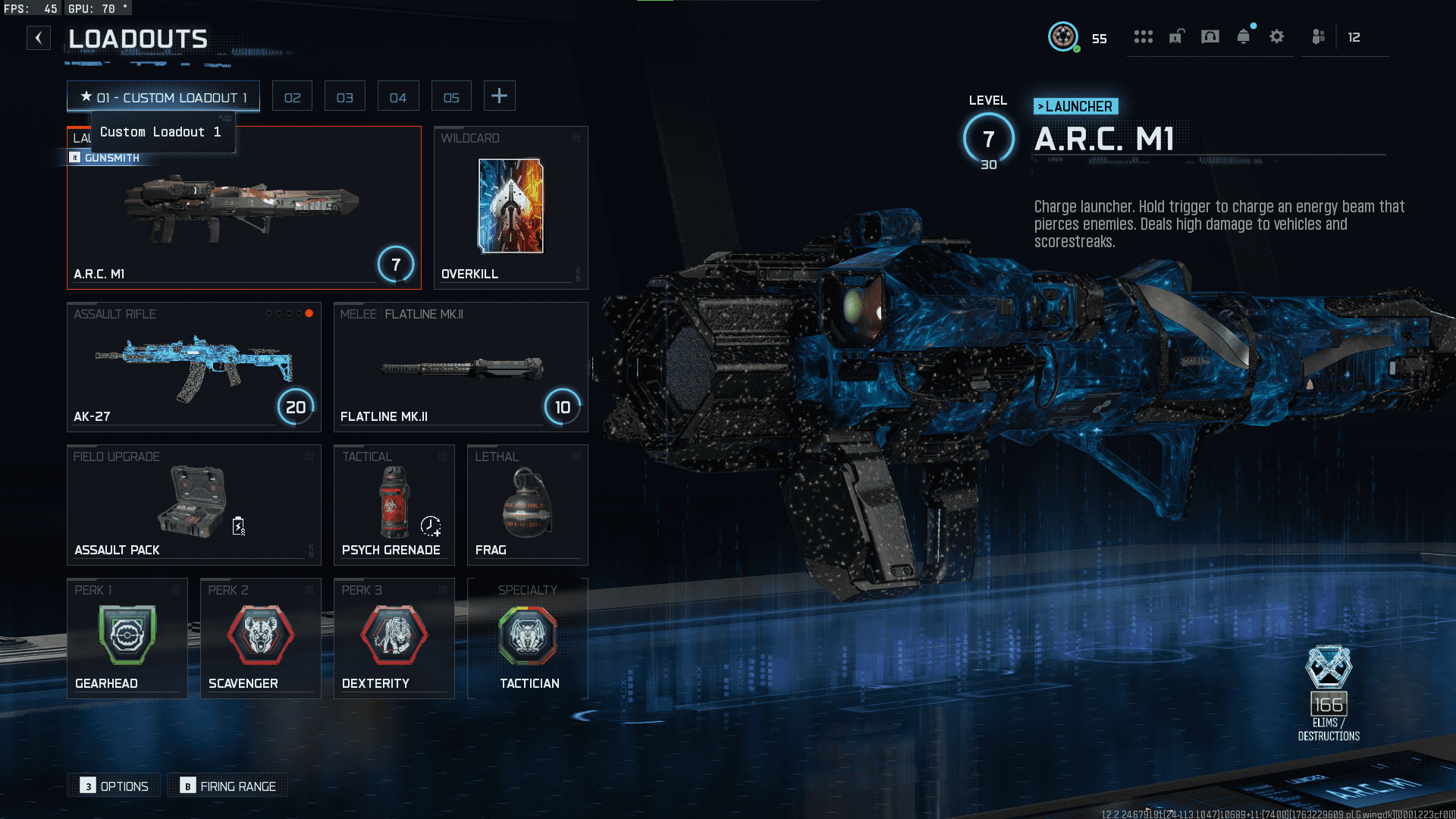The height and width of the screenshot is (819, 1456).
Task: Choose the Dexterity perk 3 slot
Action: 394,638
